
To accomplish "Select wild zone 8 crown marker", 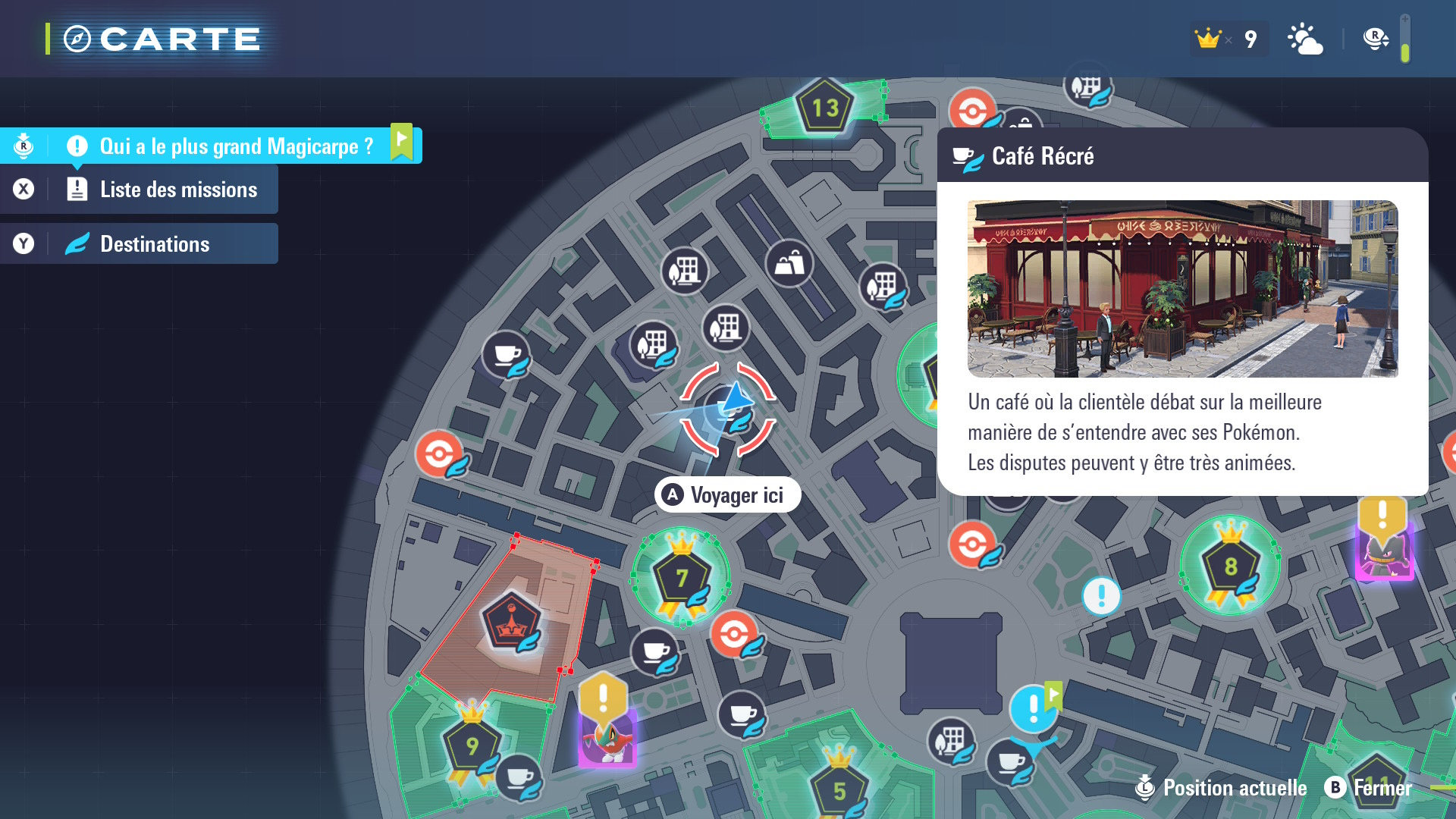I will tap(1230, 565).
